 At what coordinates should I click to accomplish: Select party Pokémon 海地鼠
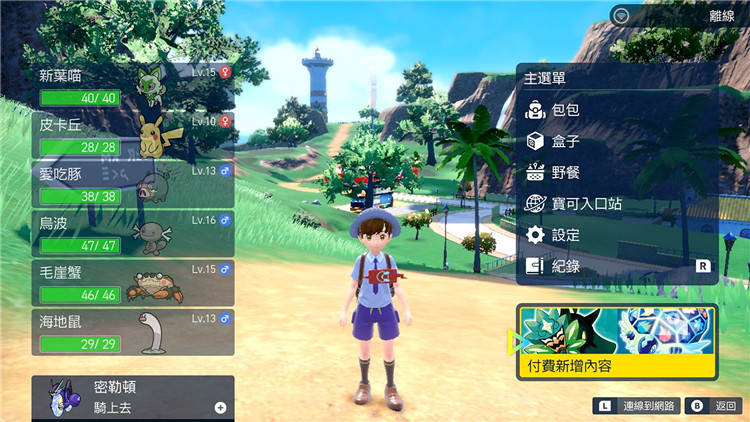pyautogui.click(x=135, y=331)
